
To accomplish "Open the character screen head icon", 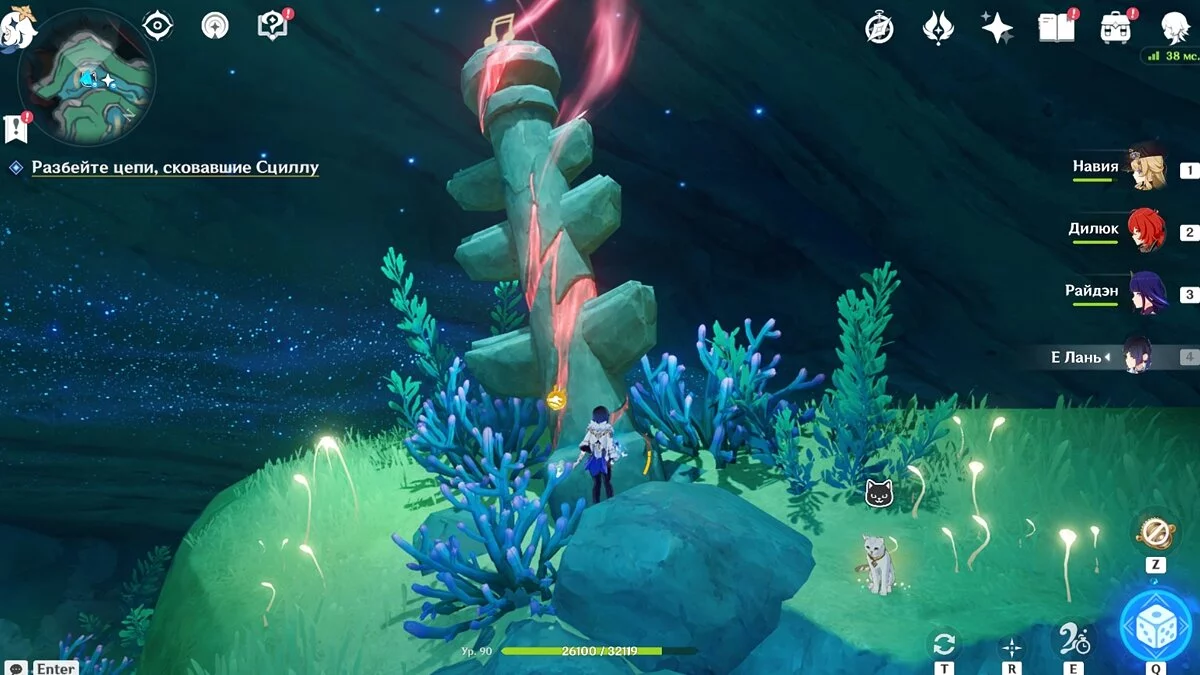I will pos(1174,27).
